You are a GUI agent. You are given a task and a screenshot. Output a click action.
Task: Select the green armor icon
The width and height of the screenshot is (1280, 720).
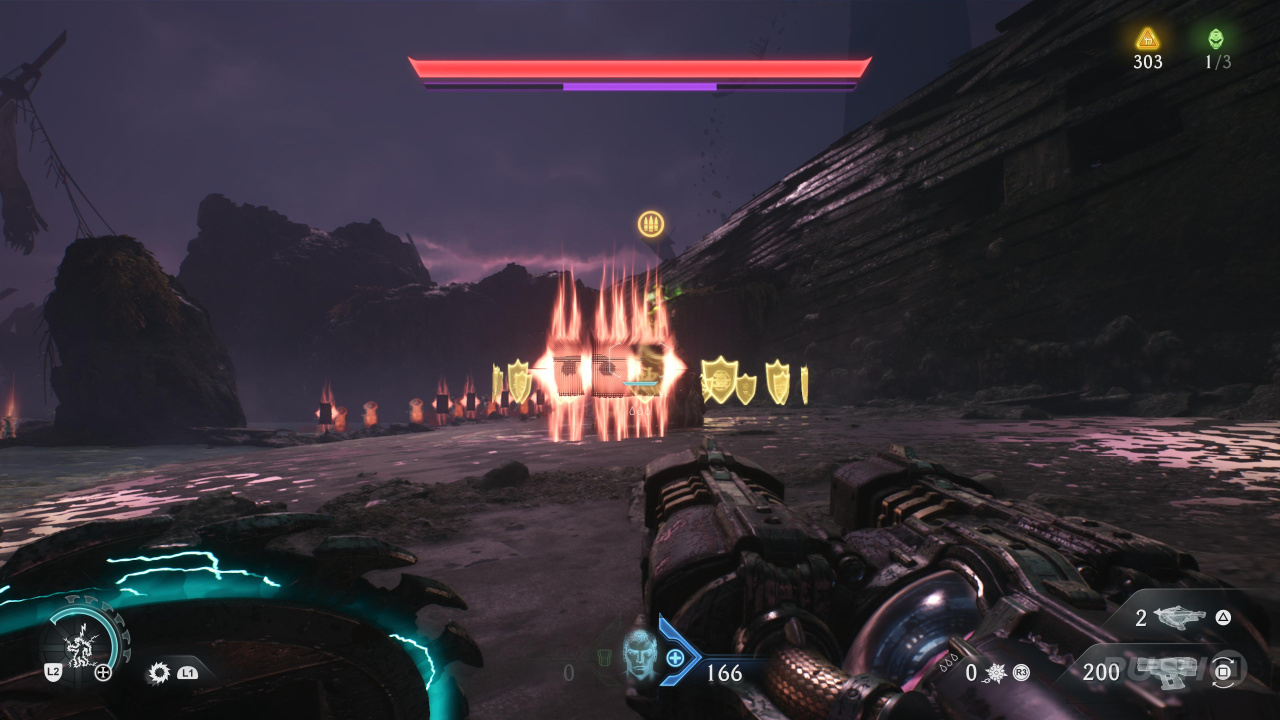pyautogui.click(x=603, y=659)
